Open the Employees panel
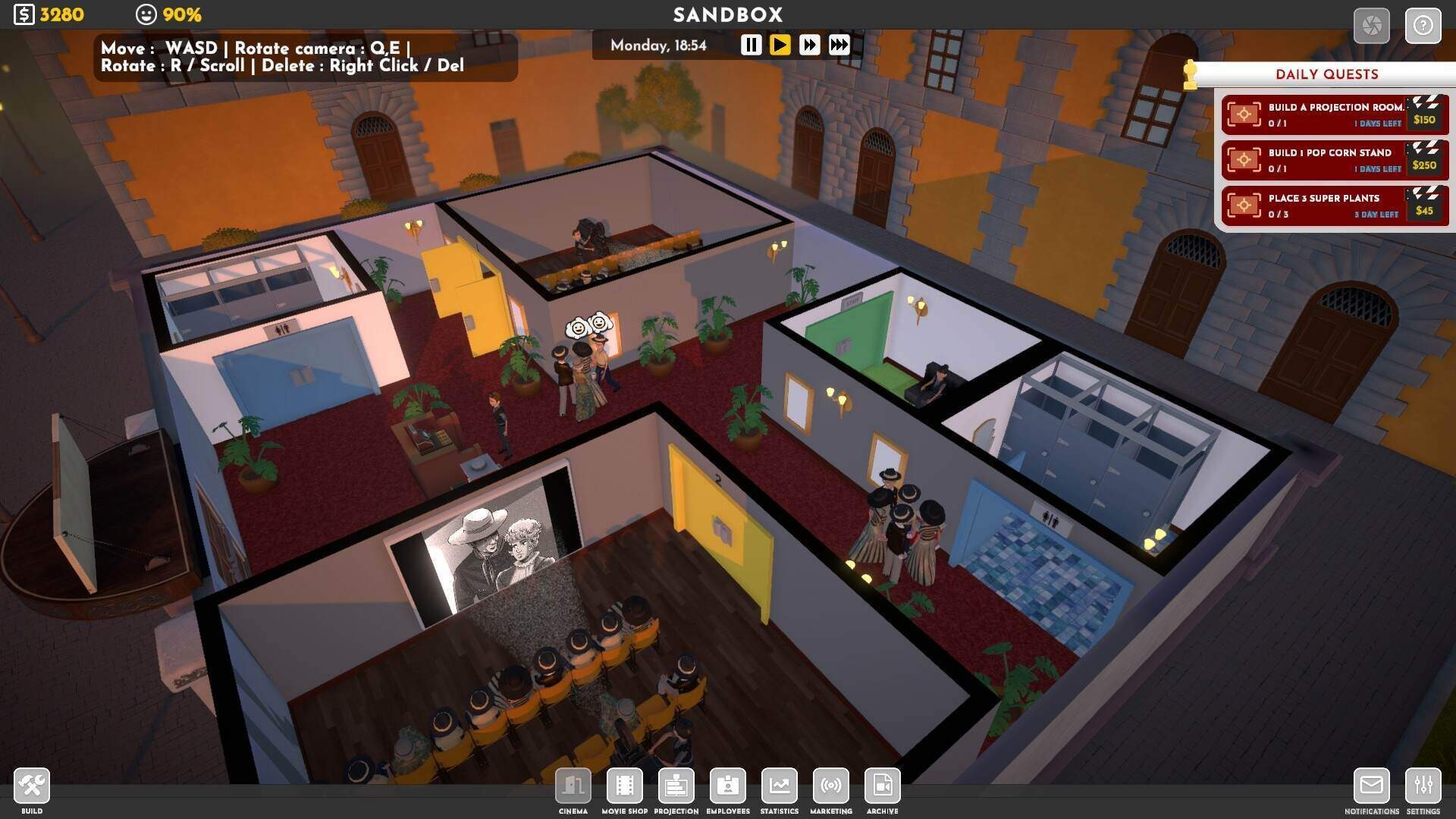This screenshot has width=1456, height=819. (x=727, y=786)
